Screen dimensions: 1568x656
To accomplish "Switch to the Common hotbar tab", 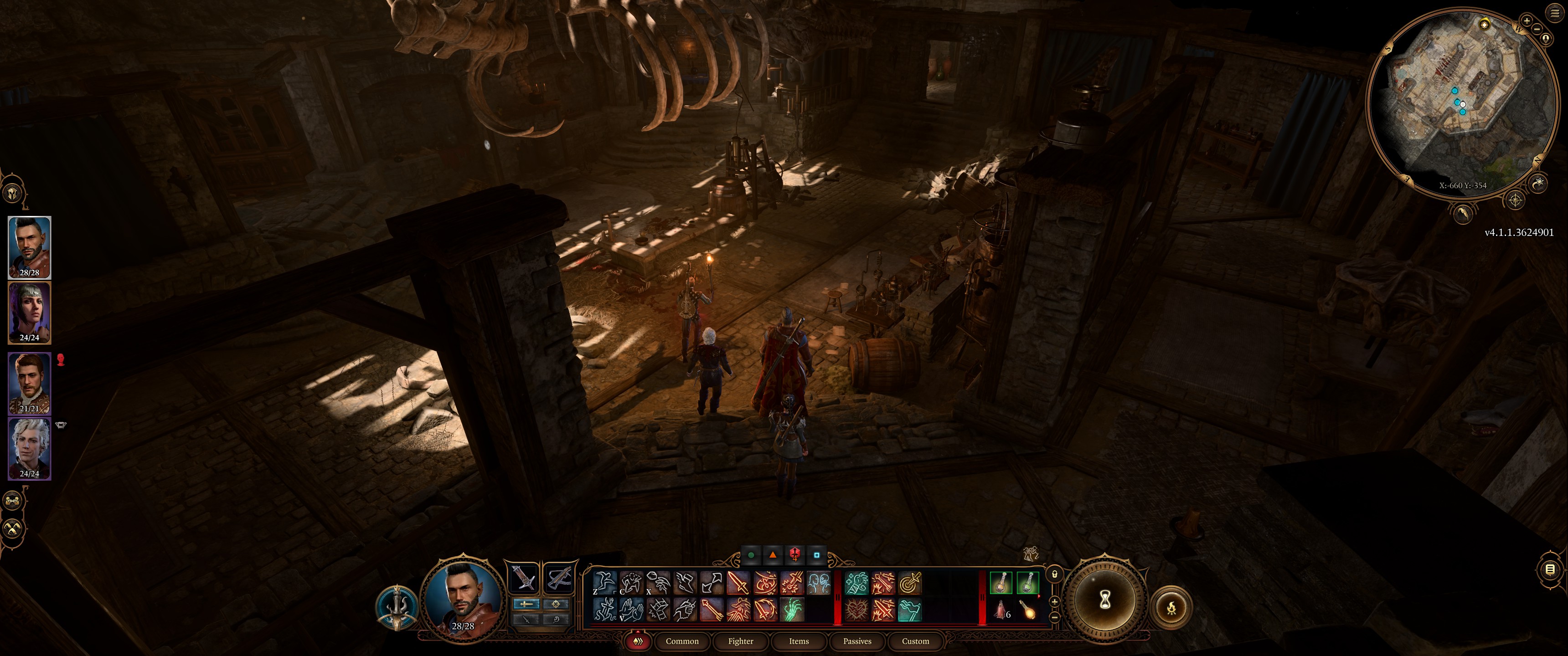I will [x=682, y=641].
